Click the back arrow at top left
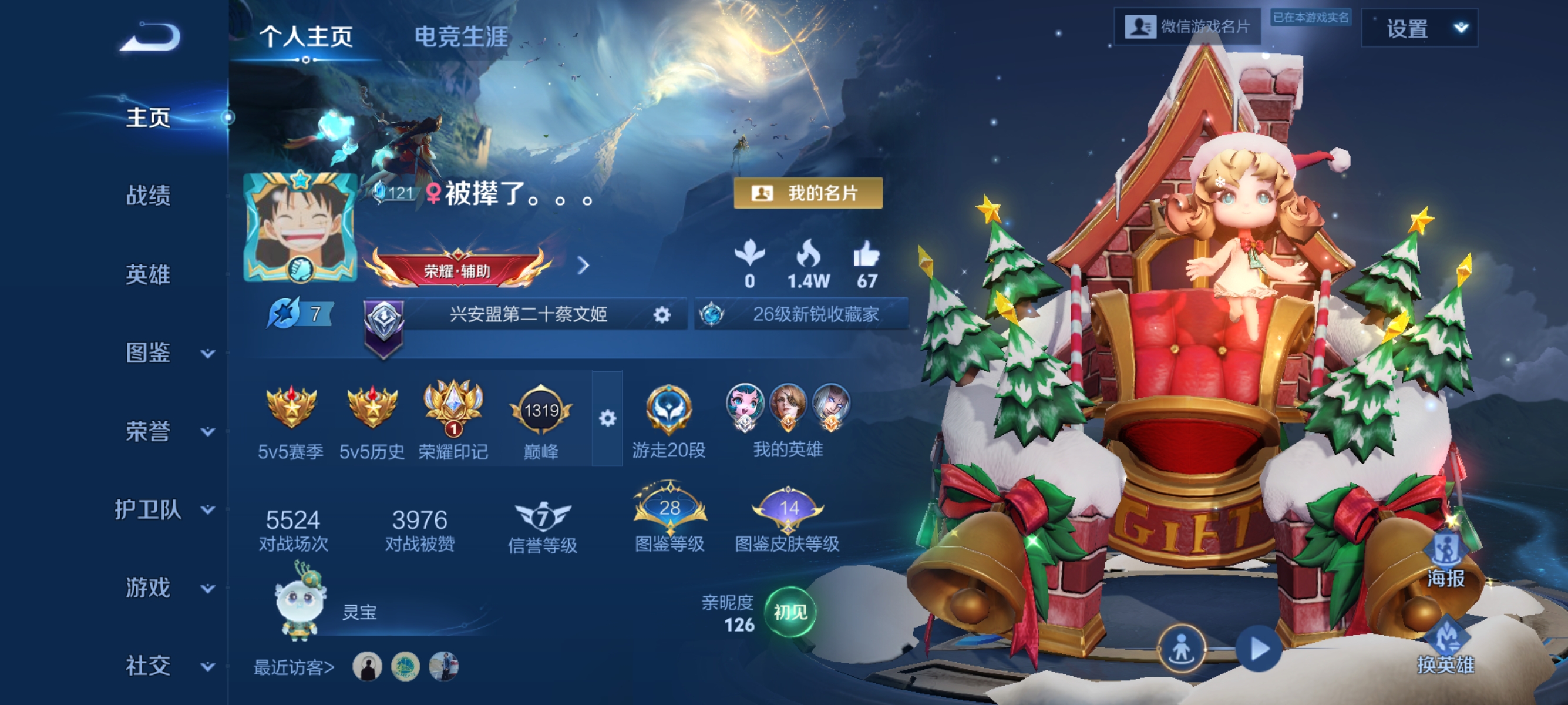Viewport: 1568px width, 705px height. 150,36
